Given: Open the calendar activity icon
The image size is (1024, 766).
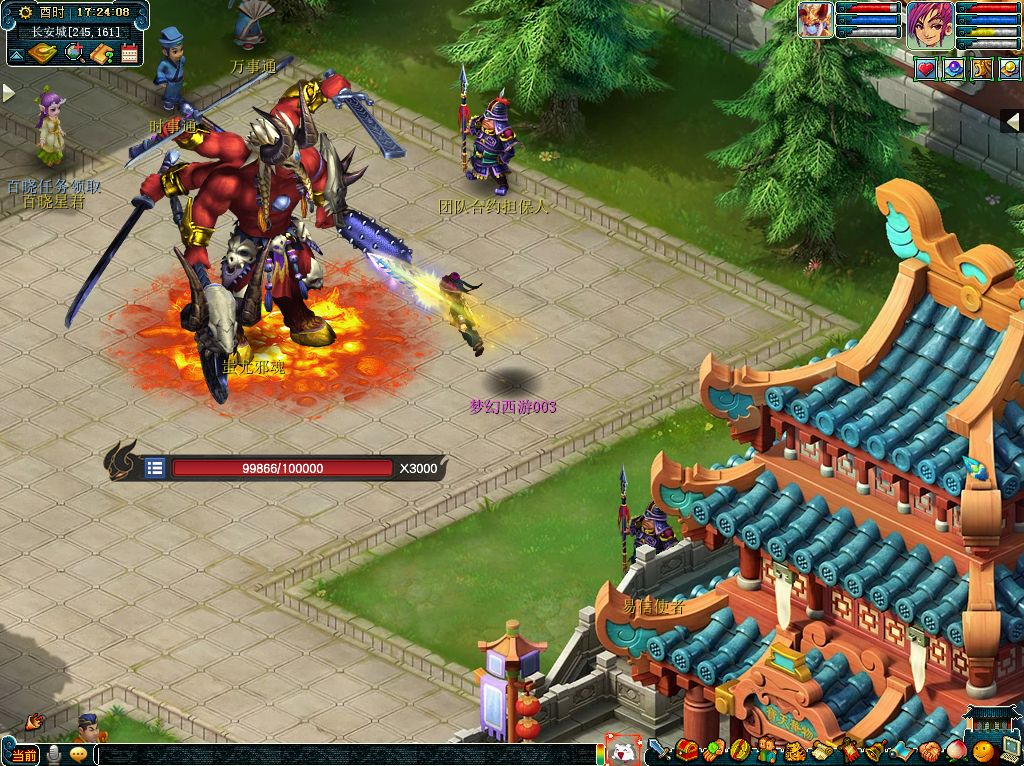Looking at the screenshot, I should click(129, 53).
